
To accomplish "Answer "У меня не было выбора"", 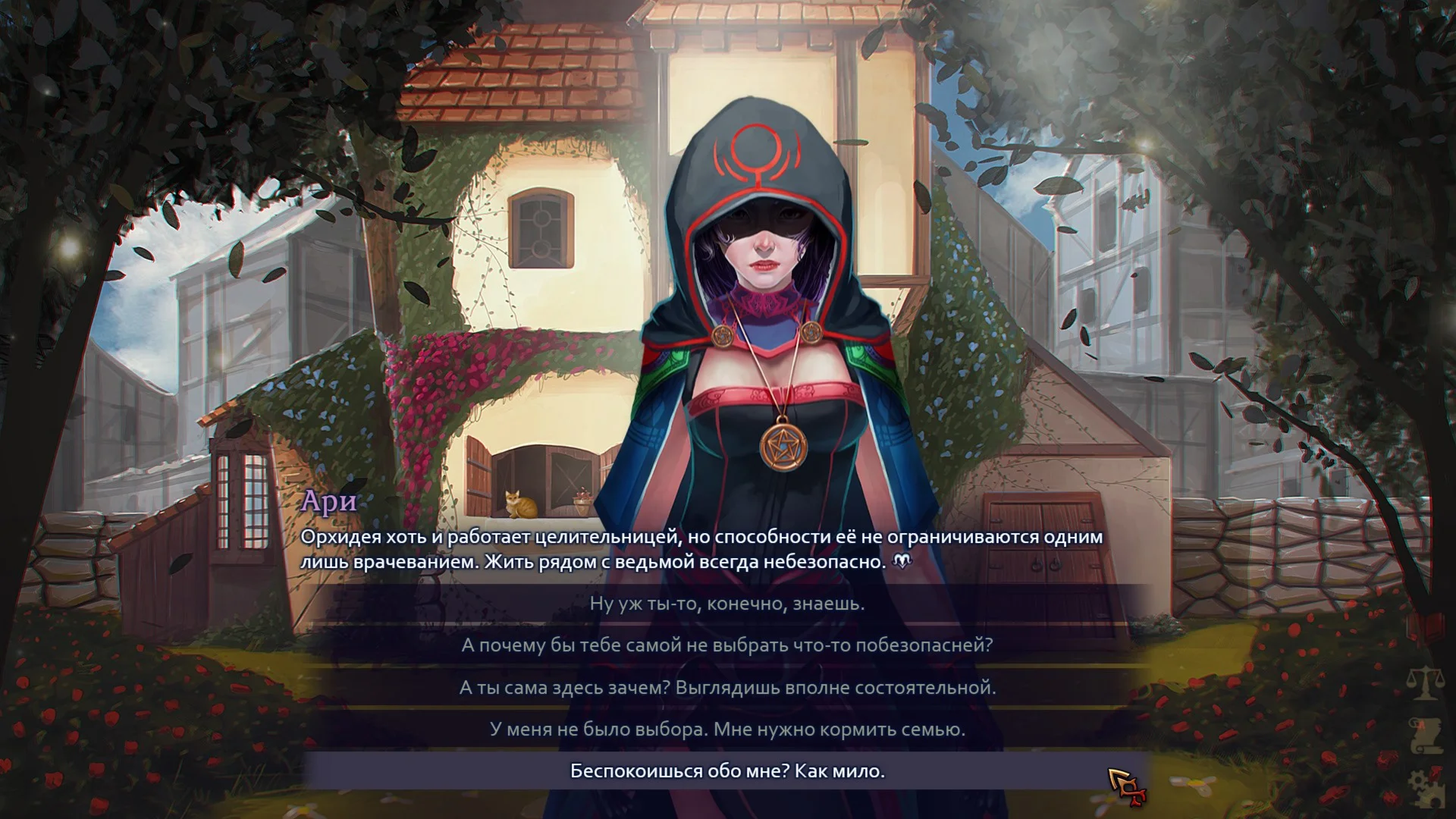I will pyautogui.click(x=726, y=730).
